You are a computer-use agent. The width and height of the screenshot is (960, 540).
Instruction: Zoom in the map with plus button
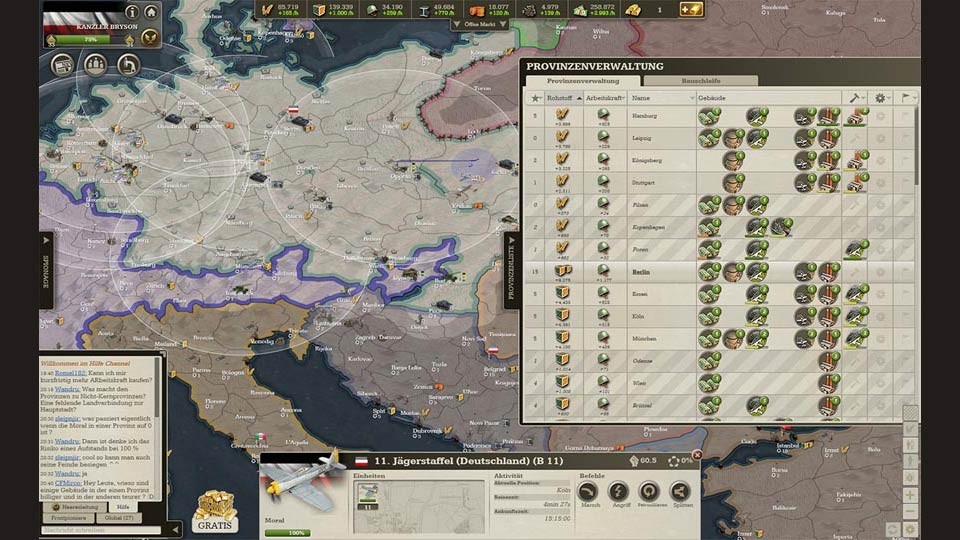909,495
